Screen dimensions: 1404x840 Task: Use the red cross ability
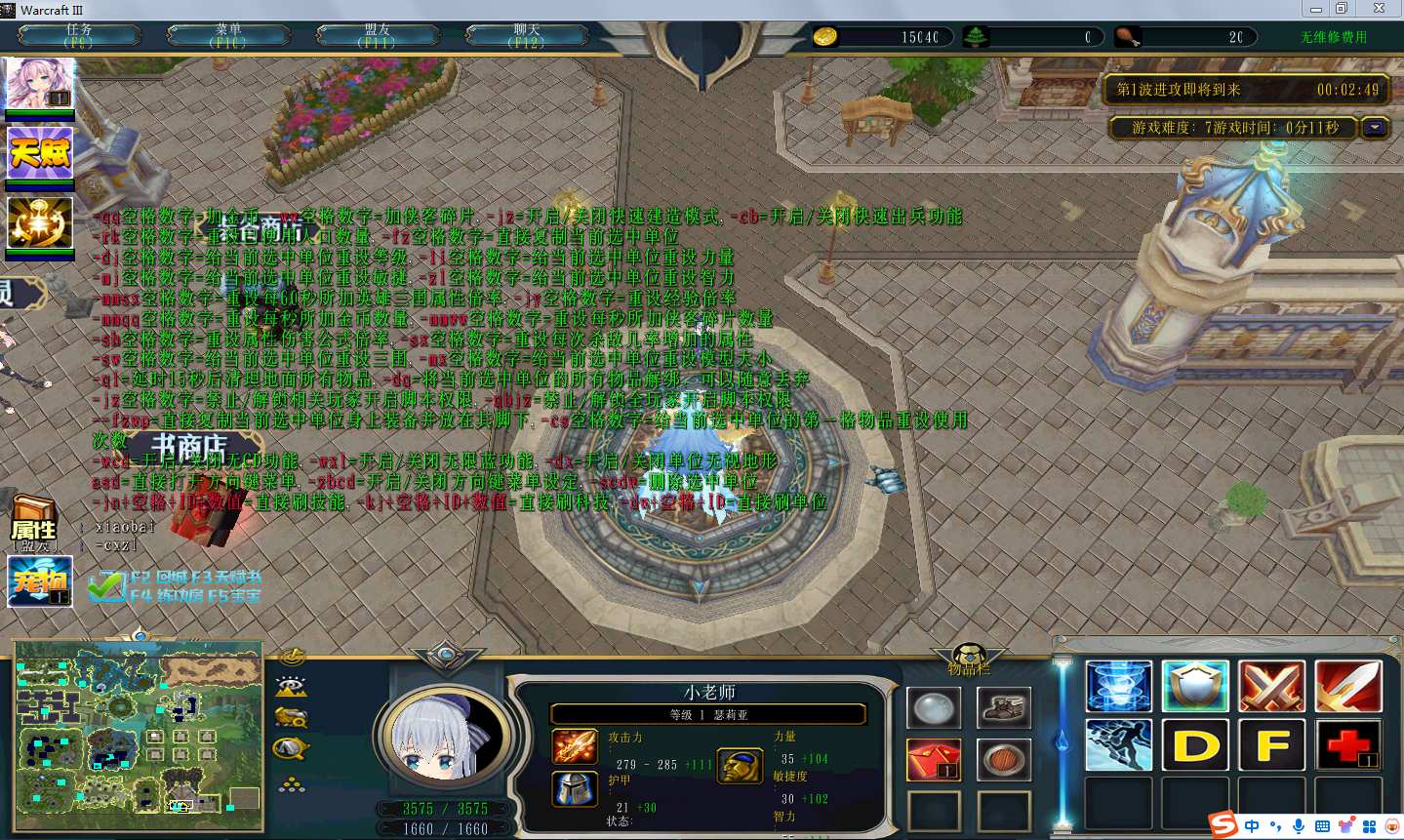1347,744
